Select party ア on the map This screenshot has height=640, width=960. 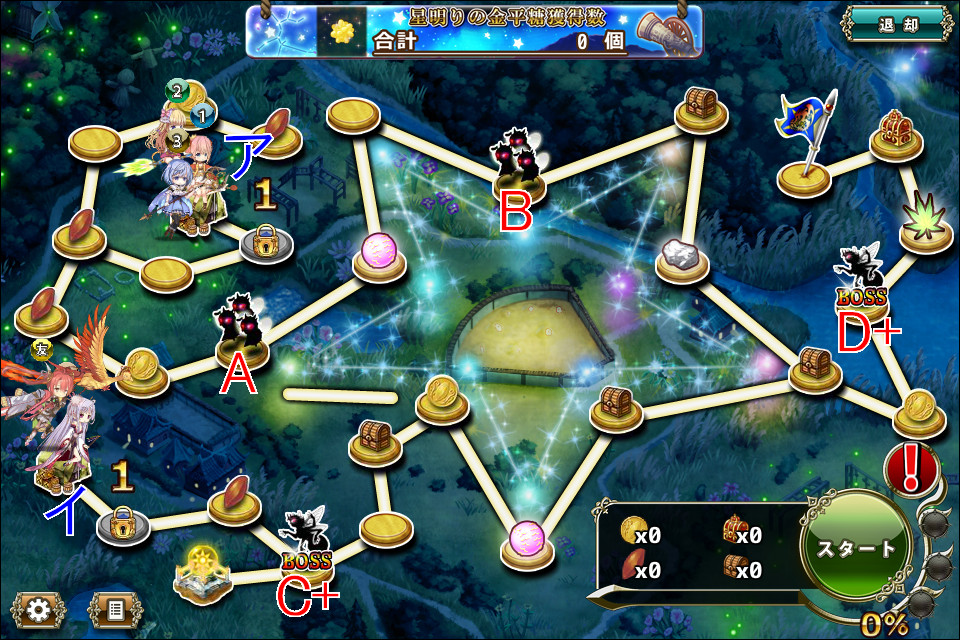point(187,180)
